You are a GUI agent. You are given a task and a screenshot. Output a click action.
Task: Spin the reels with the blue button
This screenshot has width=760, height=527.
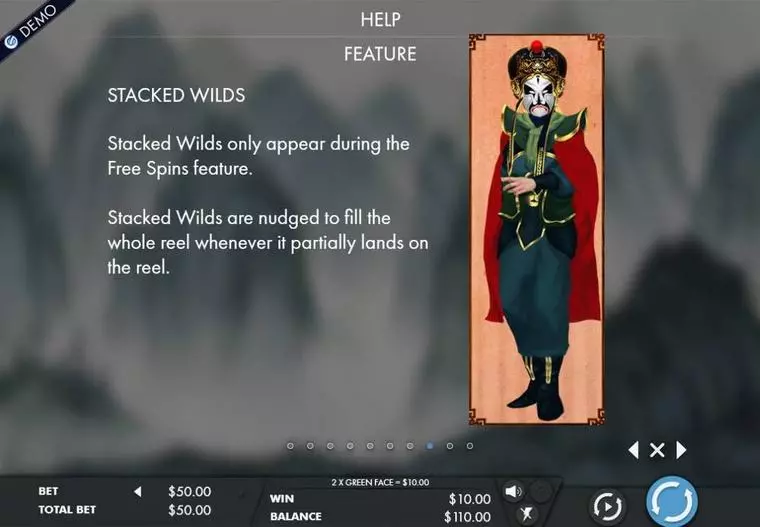pyautogui.click(x=671, y=502)
